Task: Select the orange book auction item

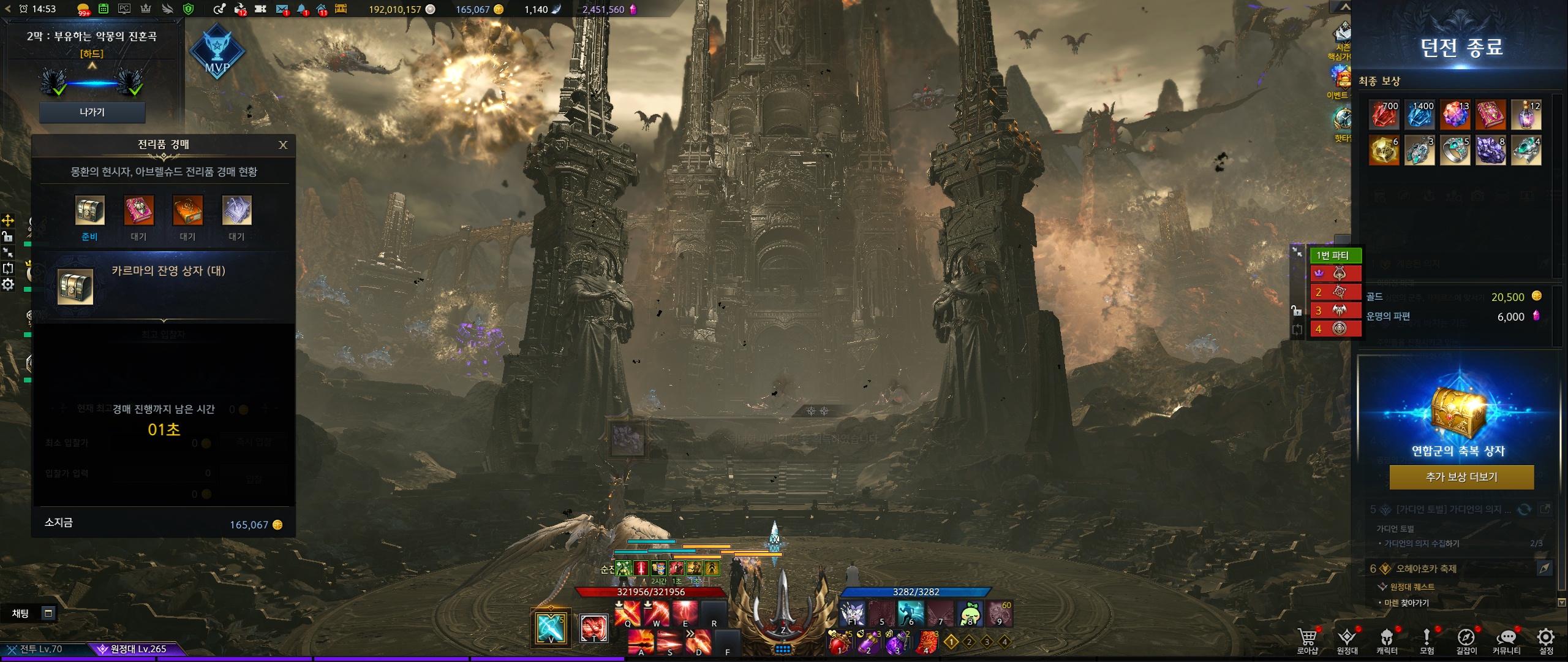Action: pyautogui.click(x=187, y=211)
